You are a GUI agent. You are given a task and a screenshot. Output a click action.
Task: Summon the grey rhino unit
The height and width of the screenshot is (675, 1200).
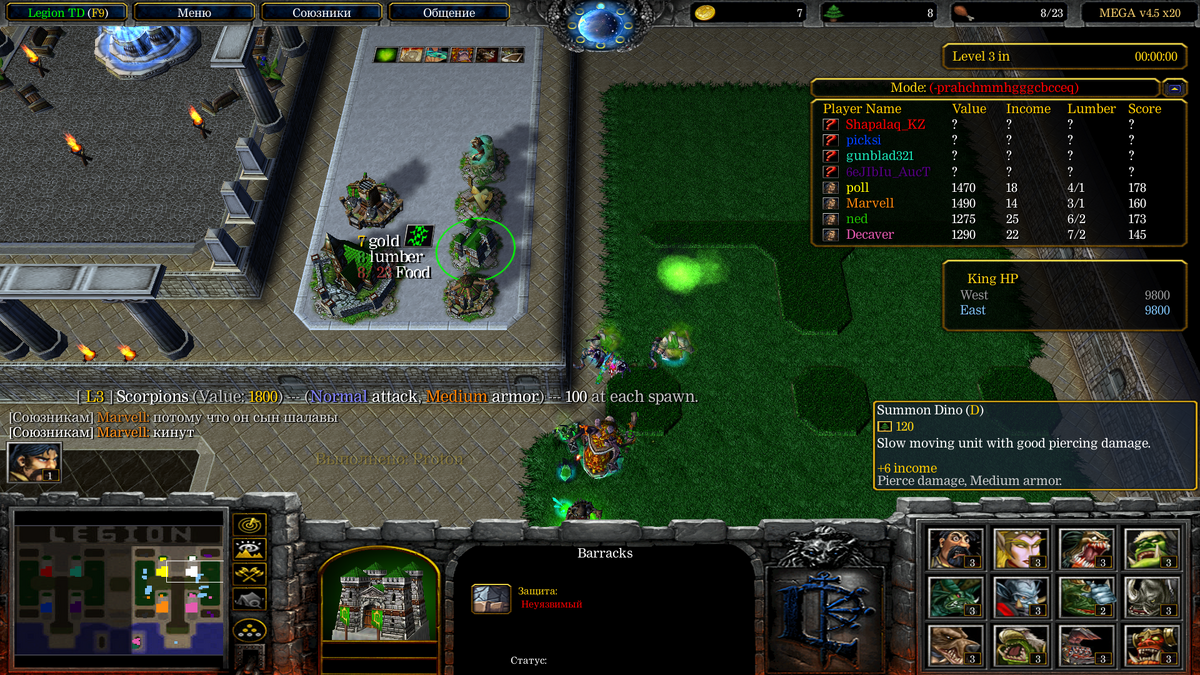[1151, 597]
